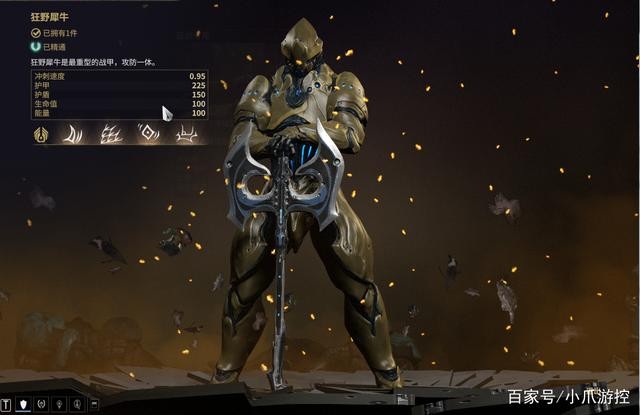Choose the Rhino Stomp ability icon
This screenshot has height=415, width=640.
pos(183,134)
